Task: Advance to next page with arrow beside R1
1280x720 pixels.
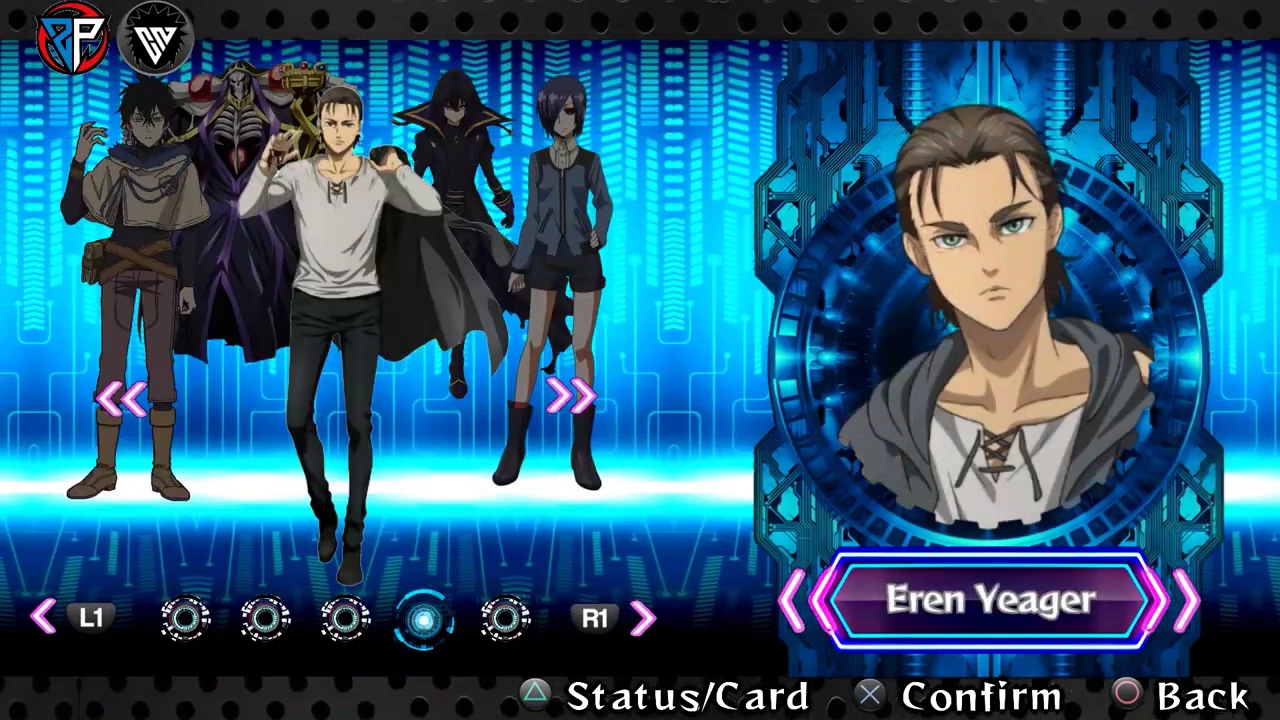Action: click(643, 618)
